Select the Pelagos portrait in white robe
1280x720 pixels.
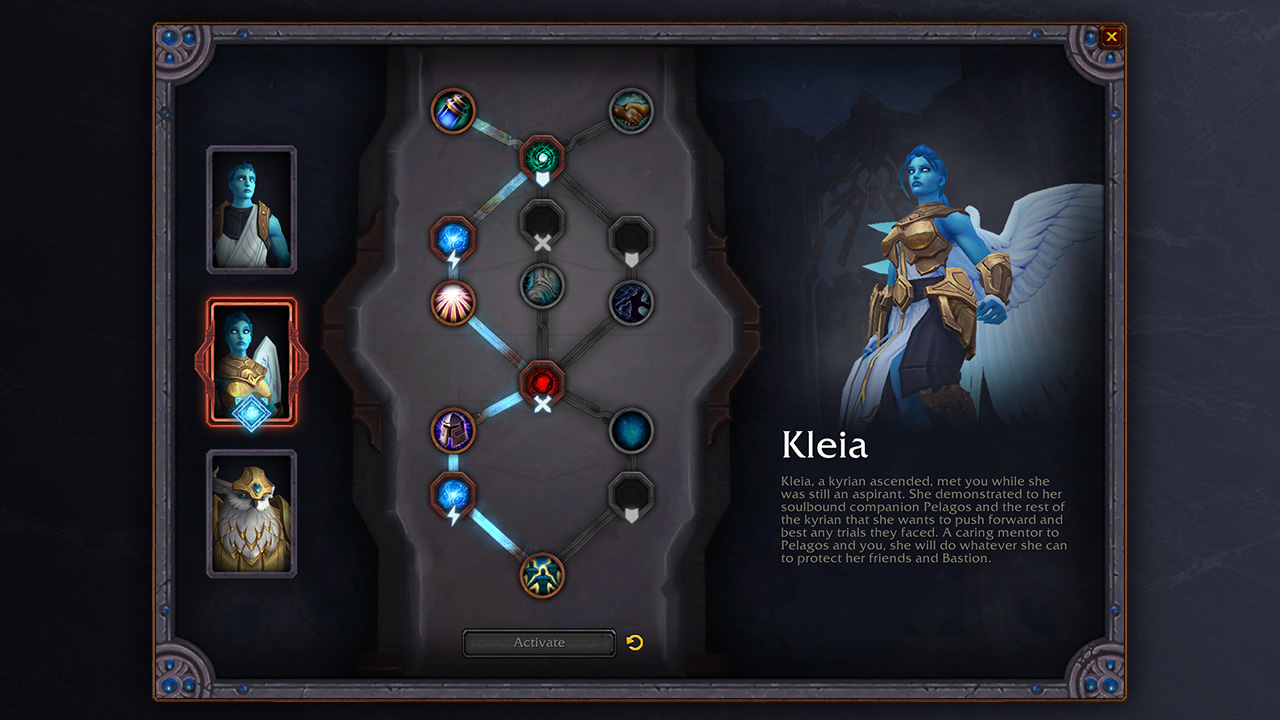click(251, 210)
